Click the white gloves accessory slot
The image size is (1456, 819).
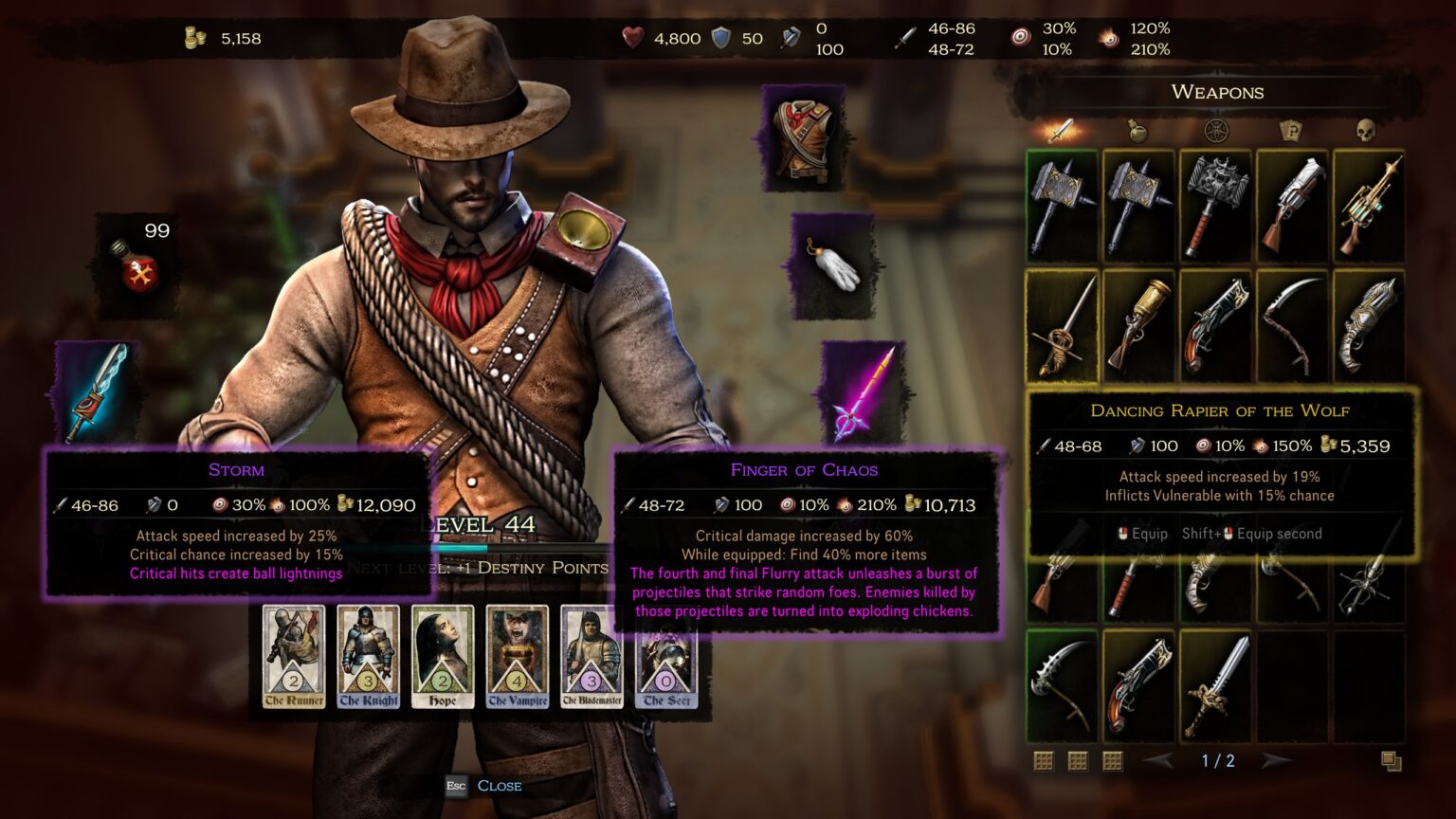coord(834,268)
